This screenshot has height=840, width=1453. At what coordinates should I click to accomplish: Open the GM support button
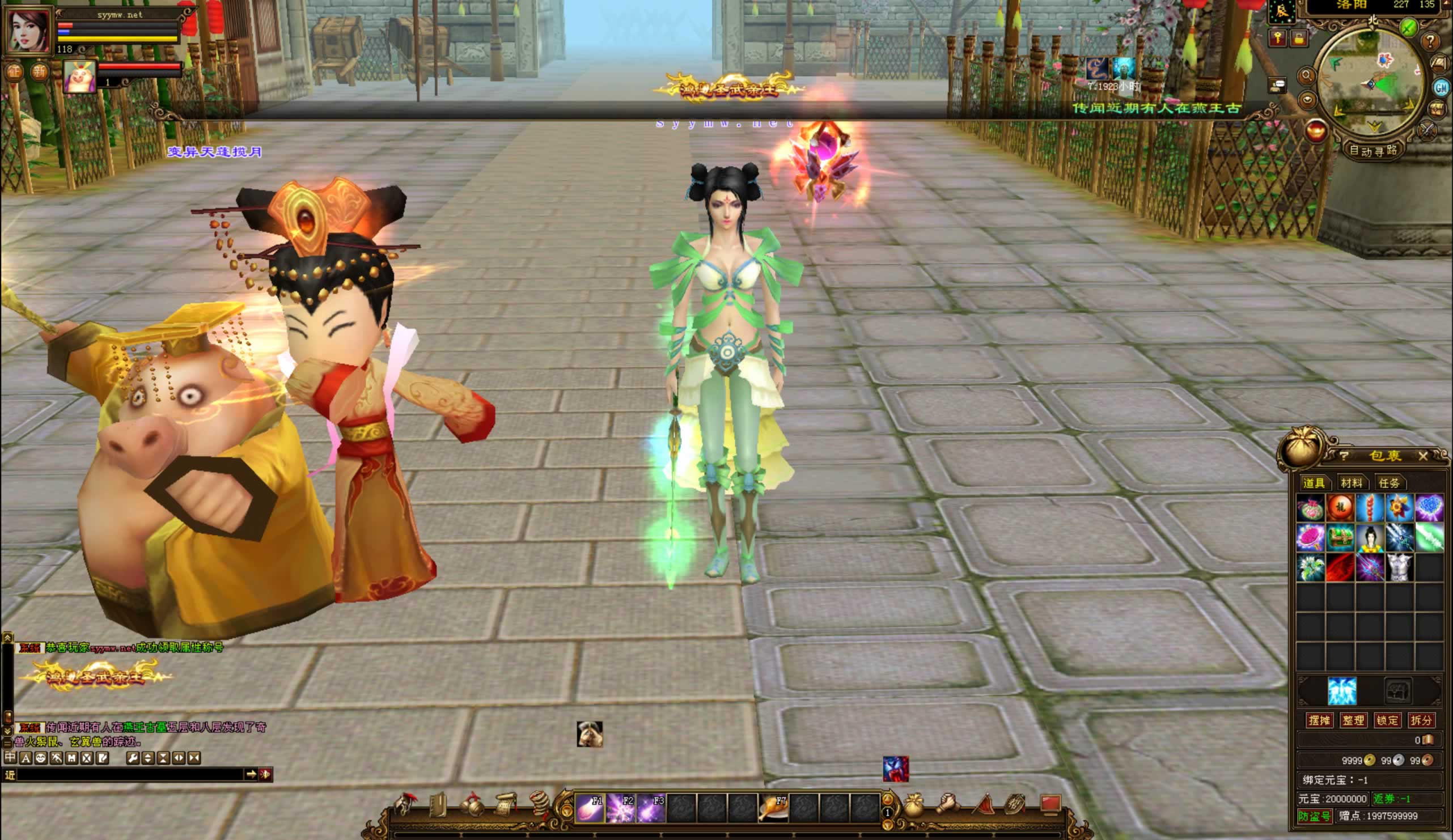pos(1441,88)
